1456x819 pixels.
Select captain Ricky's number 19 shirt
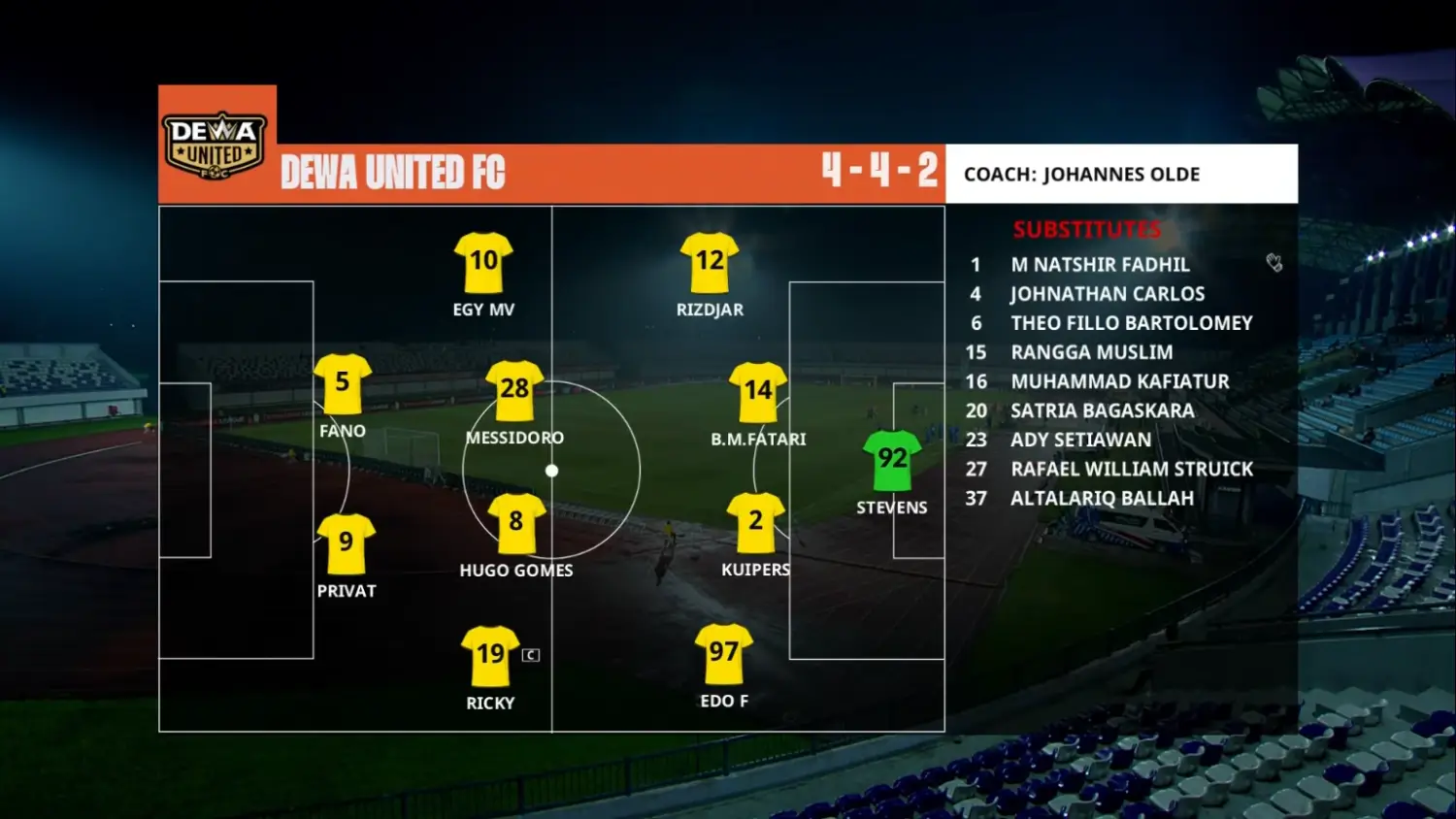[x=490, y=655]
